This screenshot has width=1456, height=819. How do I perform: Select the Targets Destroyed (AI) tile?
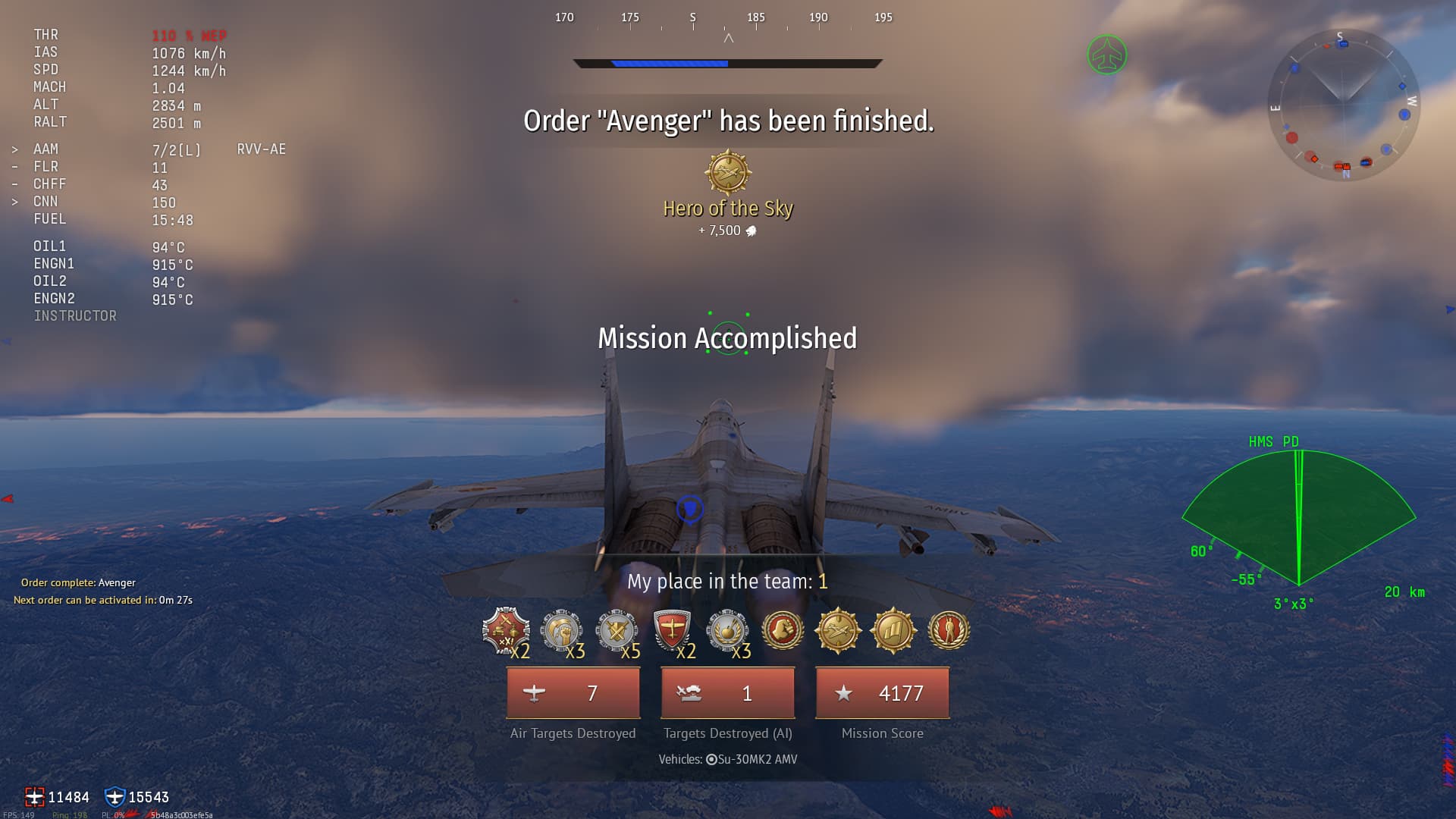728,693
